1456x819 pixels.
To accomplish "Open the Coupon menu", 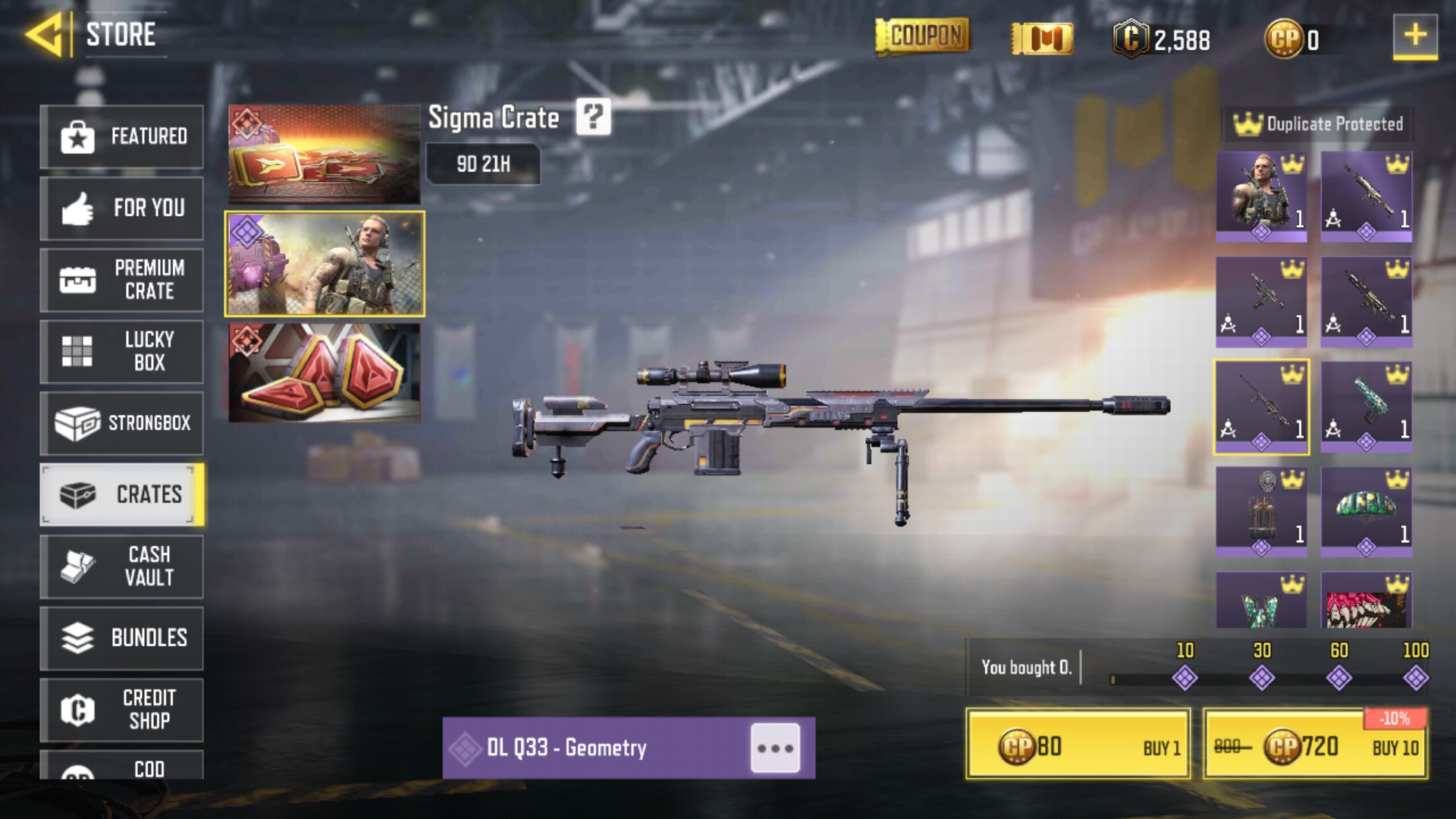I will [922, 36].
